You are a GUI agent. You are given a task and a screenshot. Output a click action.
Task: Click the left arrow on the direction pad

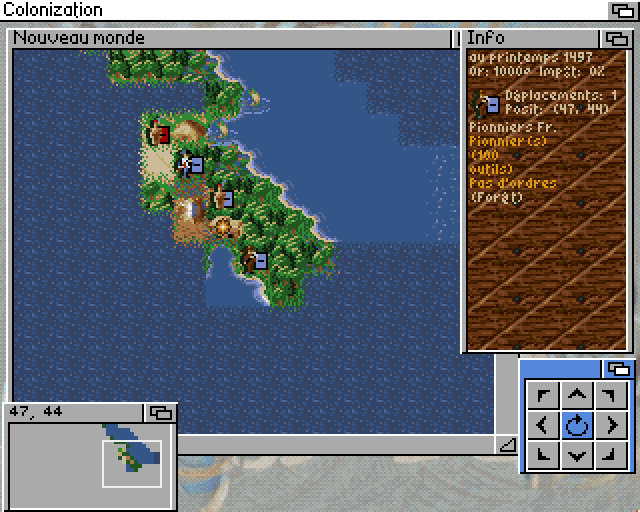(x=543, y=426)
